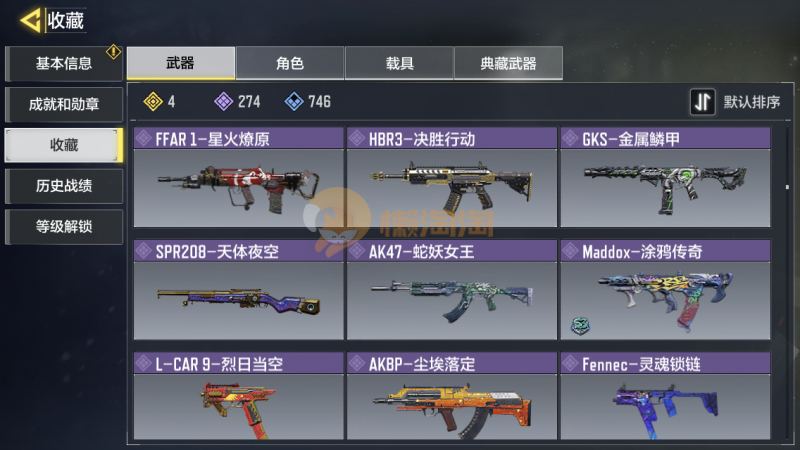The width and height of the screenshot is (800, 450).
Task: Change sorting with 默认排序 button
Action: [x=737, y=102]
